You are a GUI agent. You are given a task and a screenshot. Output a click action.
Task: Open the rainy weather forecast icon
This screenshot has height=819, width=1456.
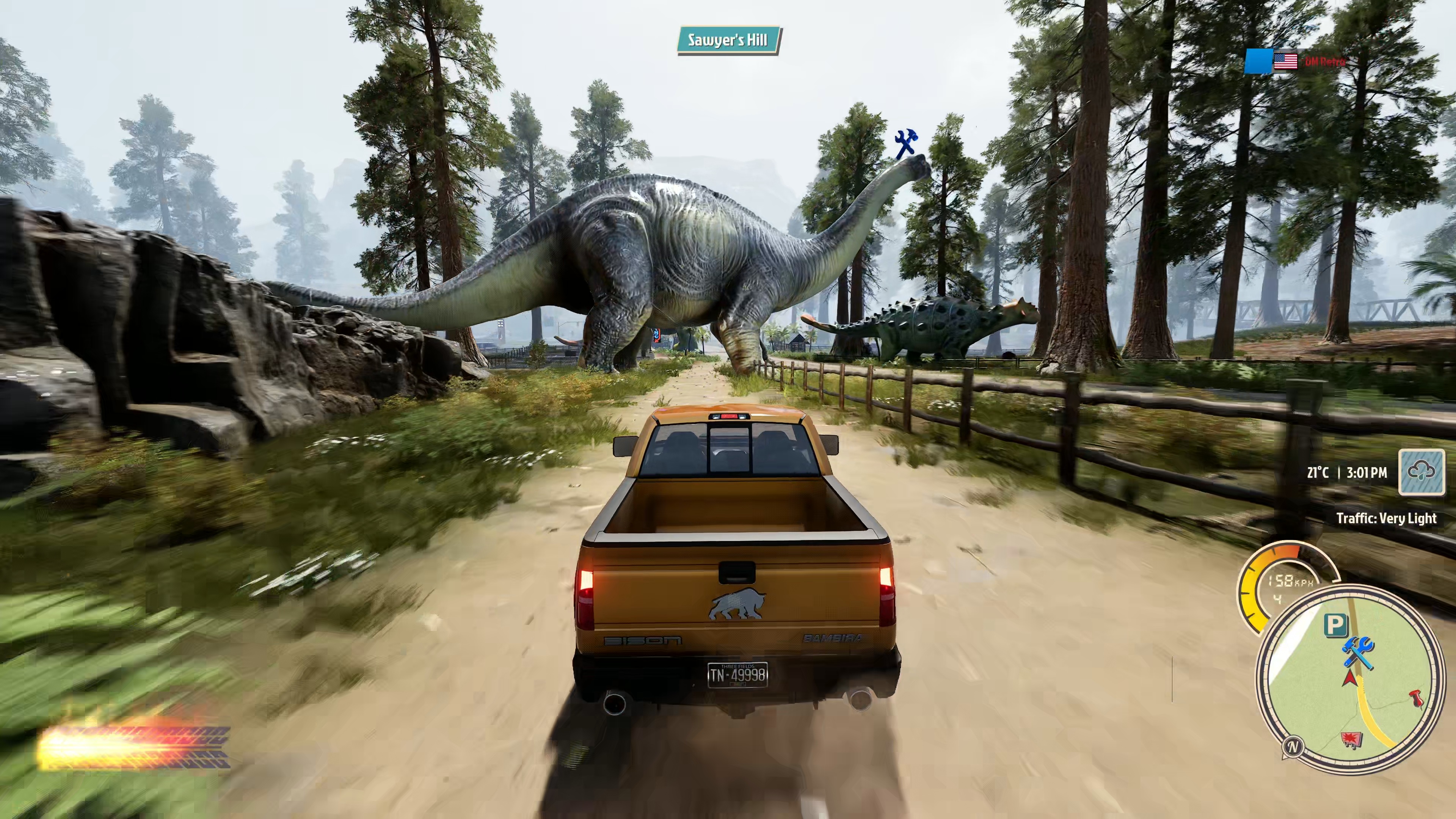click(x=1421, y=472)
